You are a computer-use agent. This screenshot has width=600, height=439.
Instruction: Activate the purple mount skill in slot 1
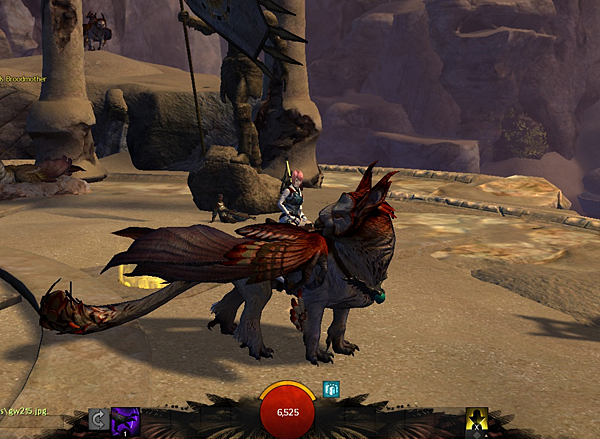click(126, 422)
